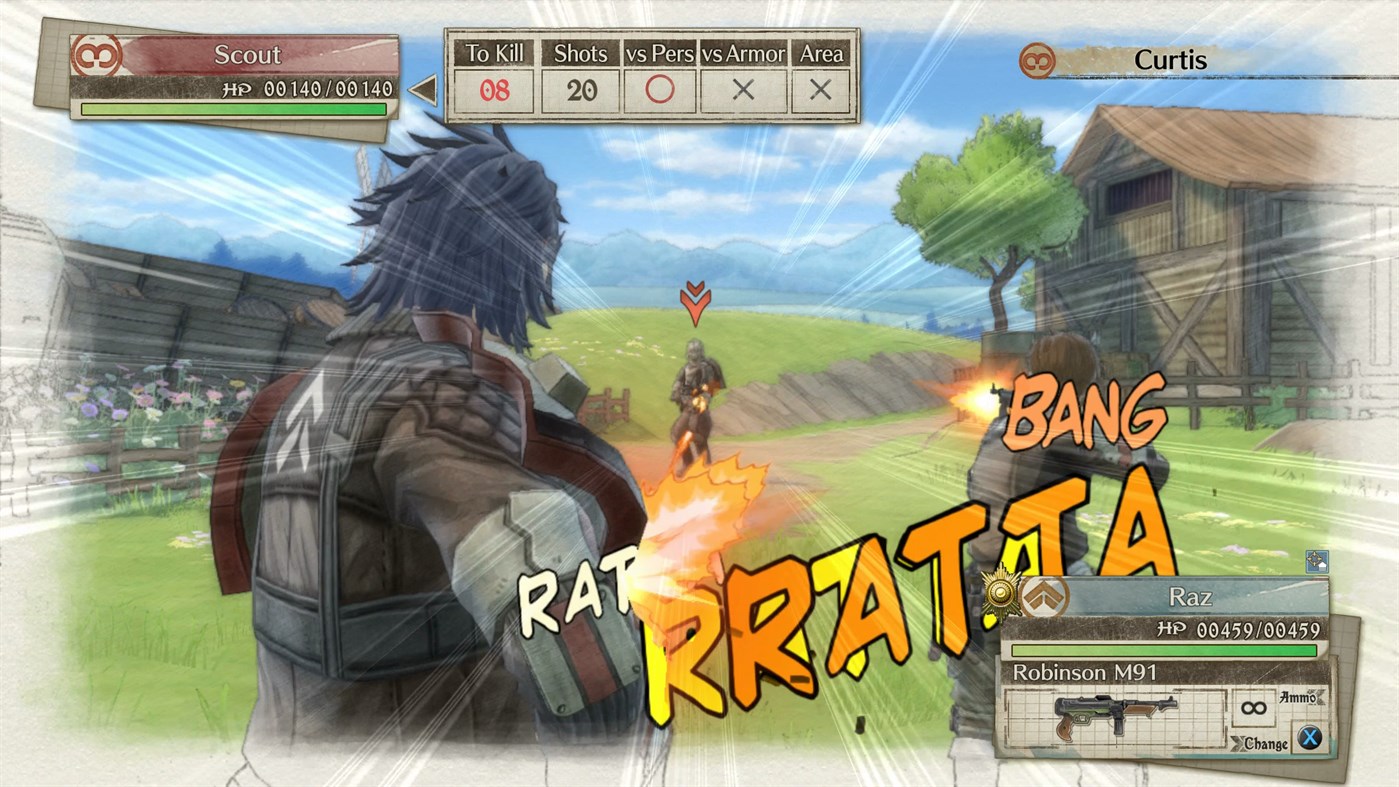Click the chevron next to the Ammo label

tap(1320, 696)
